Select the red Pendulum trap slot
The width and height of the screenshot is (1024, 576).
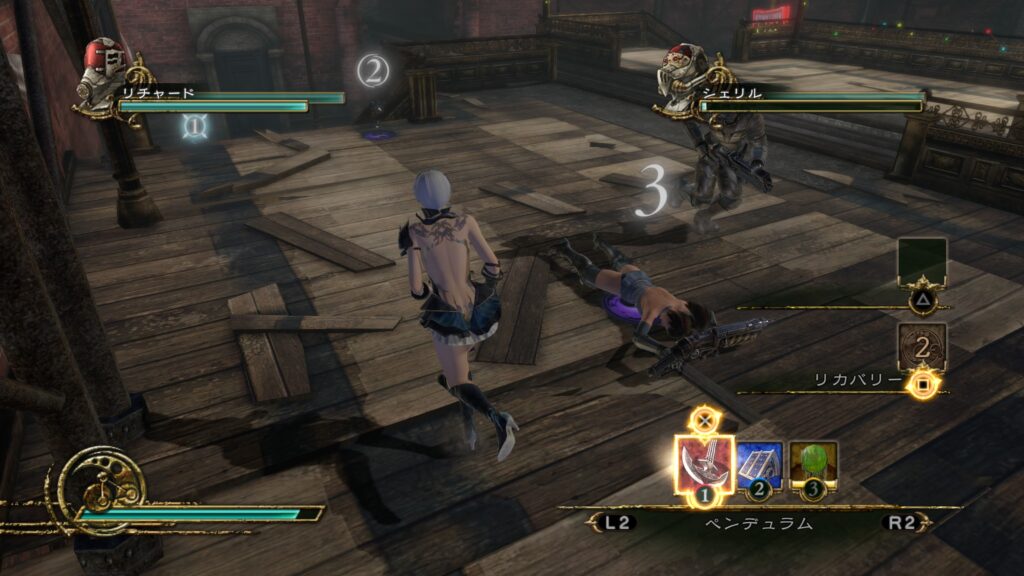point(705,464)
